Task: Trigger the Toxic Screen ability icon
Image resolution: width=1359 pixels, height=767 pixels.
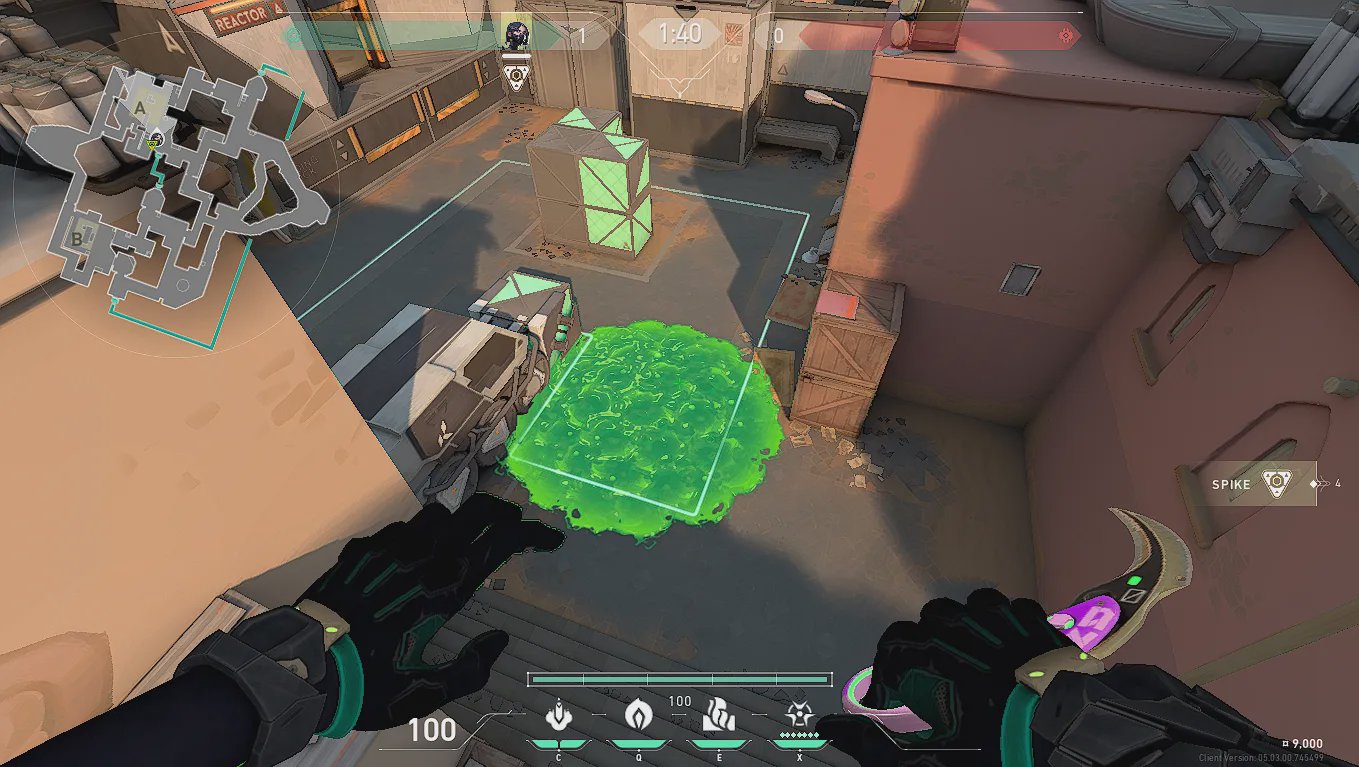Action: click(x=717, y=716)
